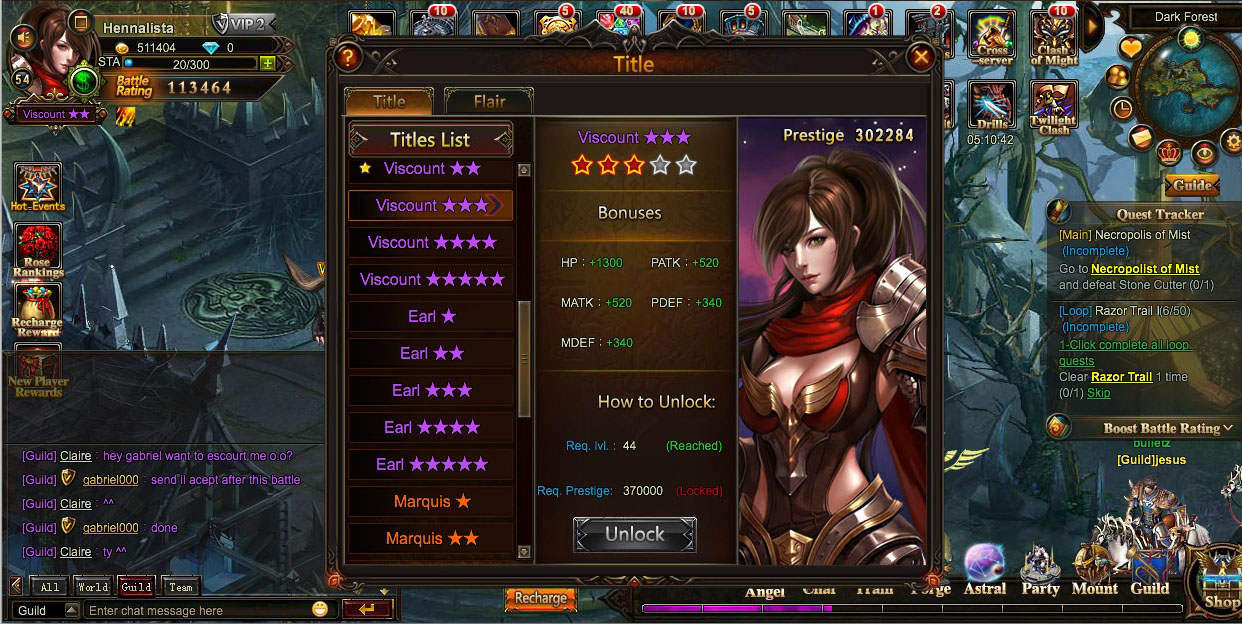Select the Marquis two-star title
This screenshot has height=624, width=1242.
[431, 538]
